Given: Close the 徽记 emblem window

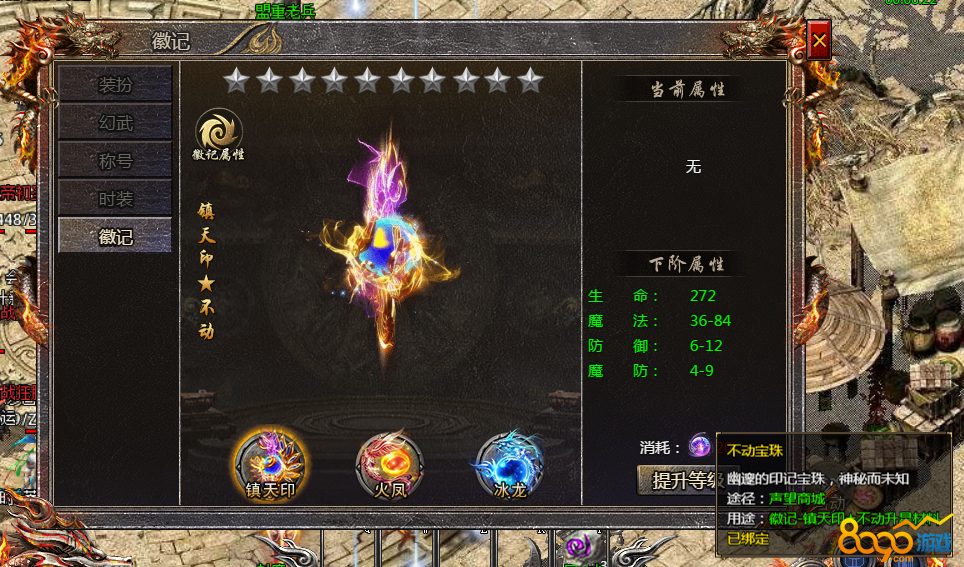Looking at the screenshot, I should pyautogui.click(x=819, y=42).
